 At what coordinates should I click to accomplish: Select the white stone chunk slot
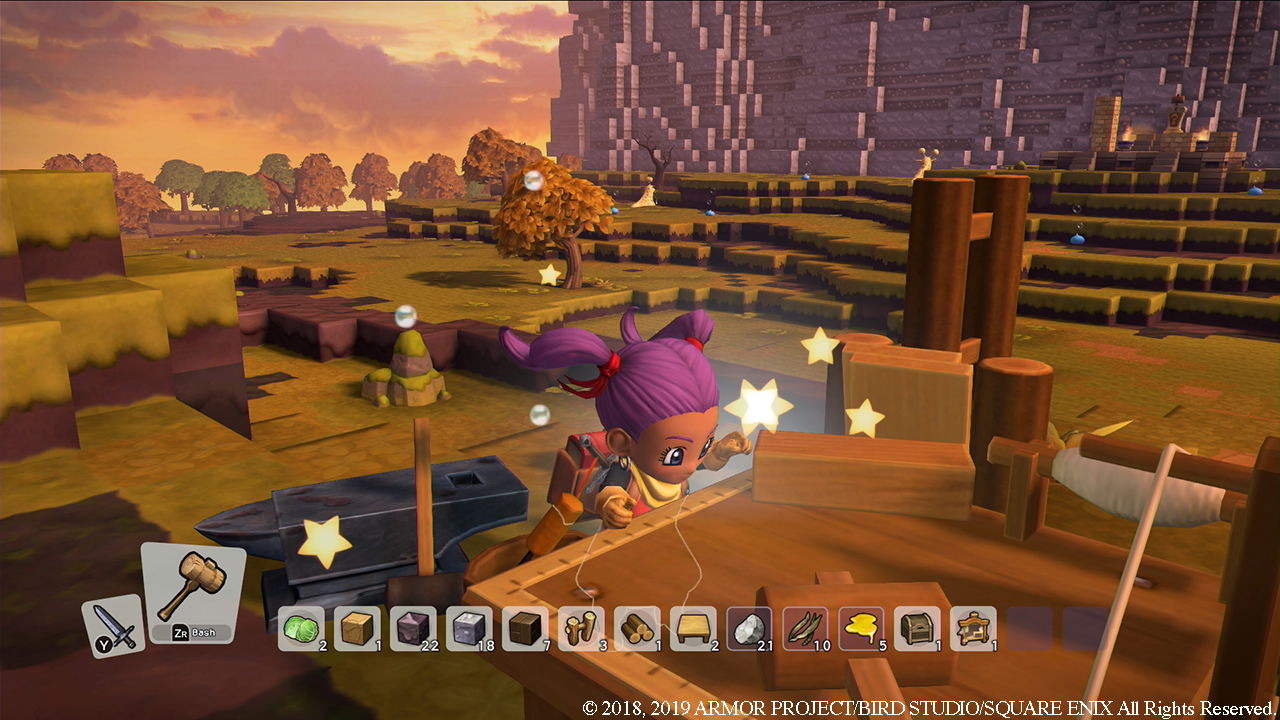(x=749, y=628)
